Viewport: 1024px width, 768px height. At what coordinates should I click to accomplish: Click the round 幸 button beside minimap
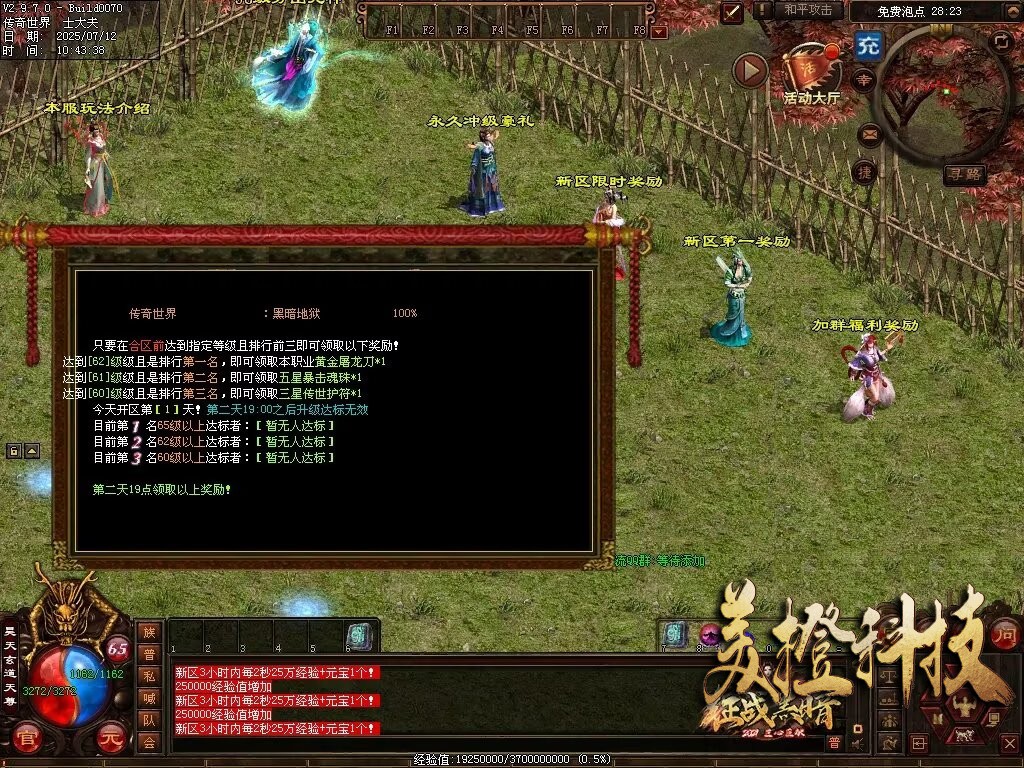click(x=863, y=81)
